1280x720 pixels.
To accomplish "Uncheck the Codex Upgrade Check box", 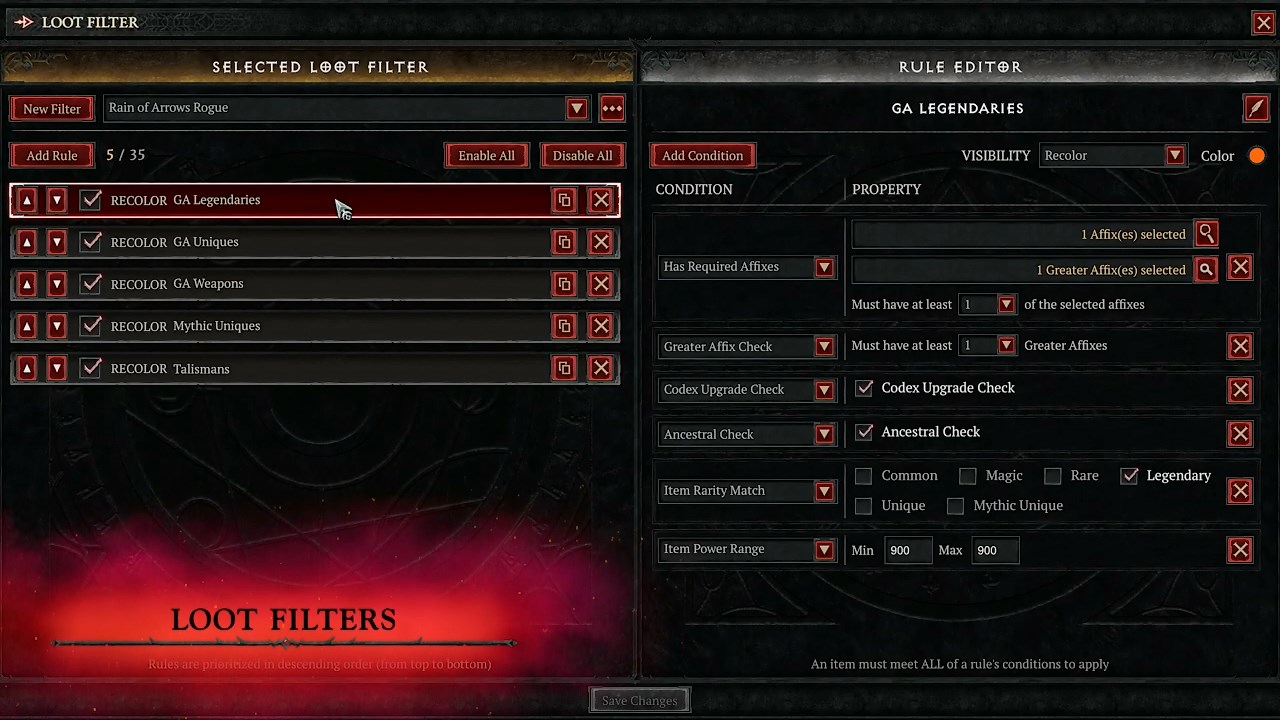I will pos(864,388).
